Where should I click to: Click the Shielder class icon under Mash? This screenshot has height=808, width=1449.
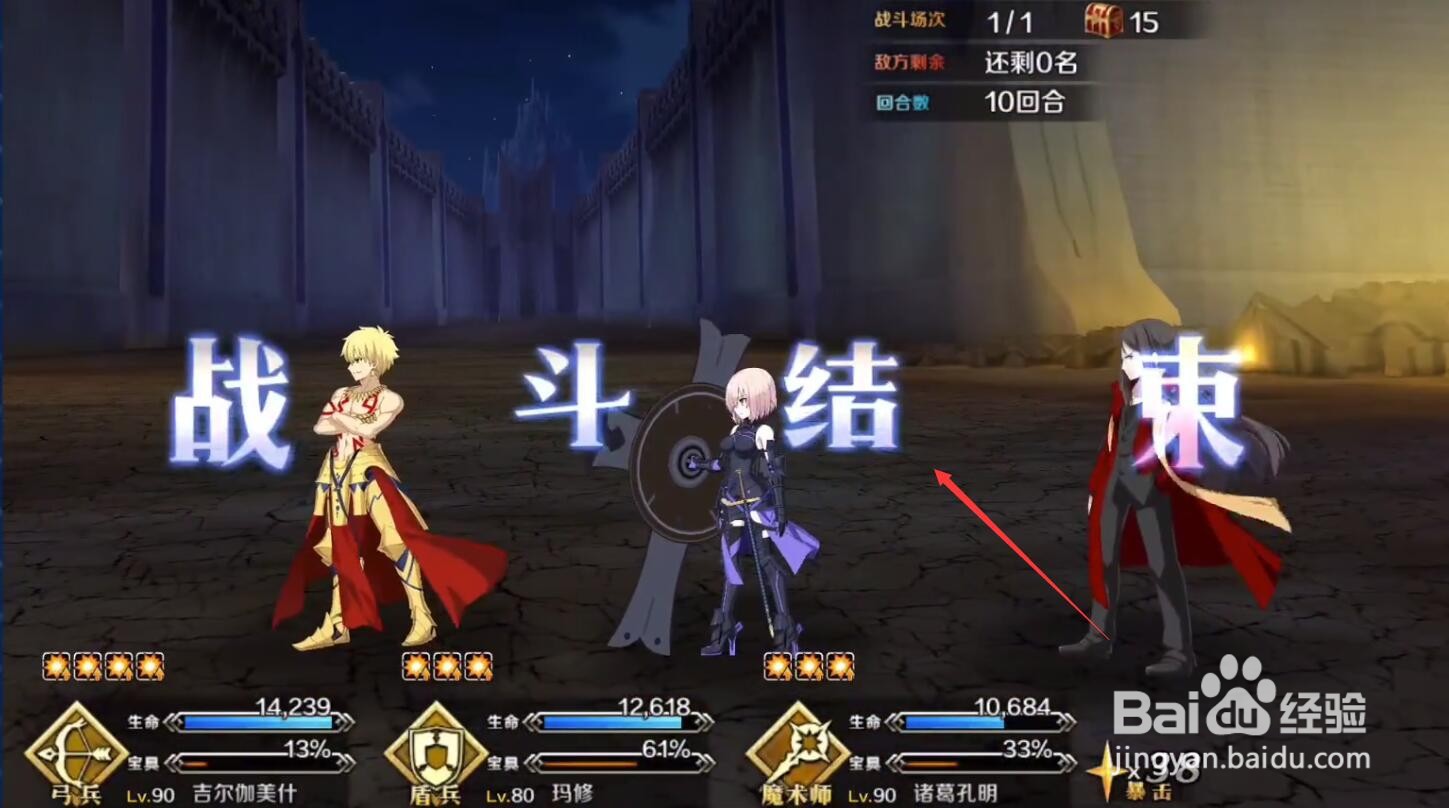coord(437,757)
